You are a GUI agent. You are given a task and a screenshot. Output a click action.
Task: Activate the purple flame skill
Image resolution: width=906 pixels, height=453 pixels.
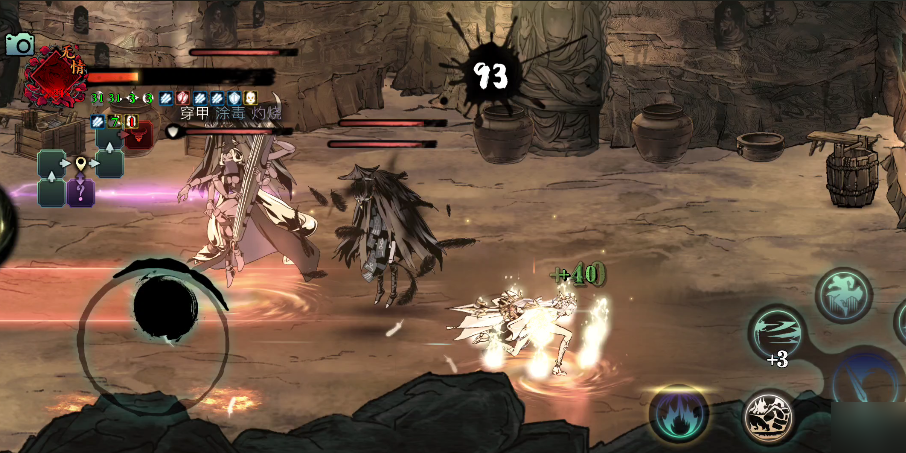(x=679, y=413)
